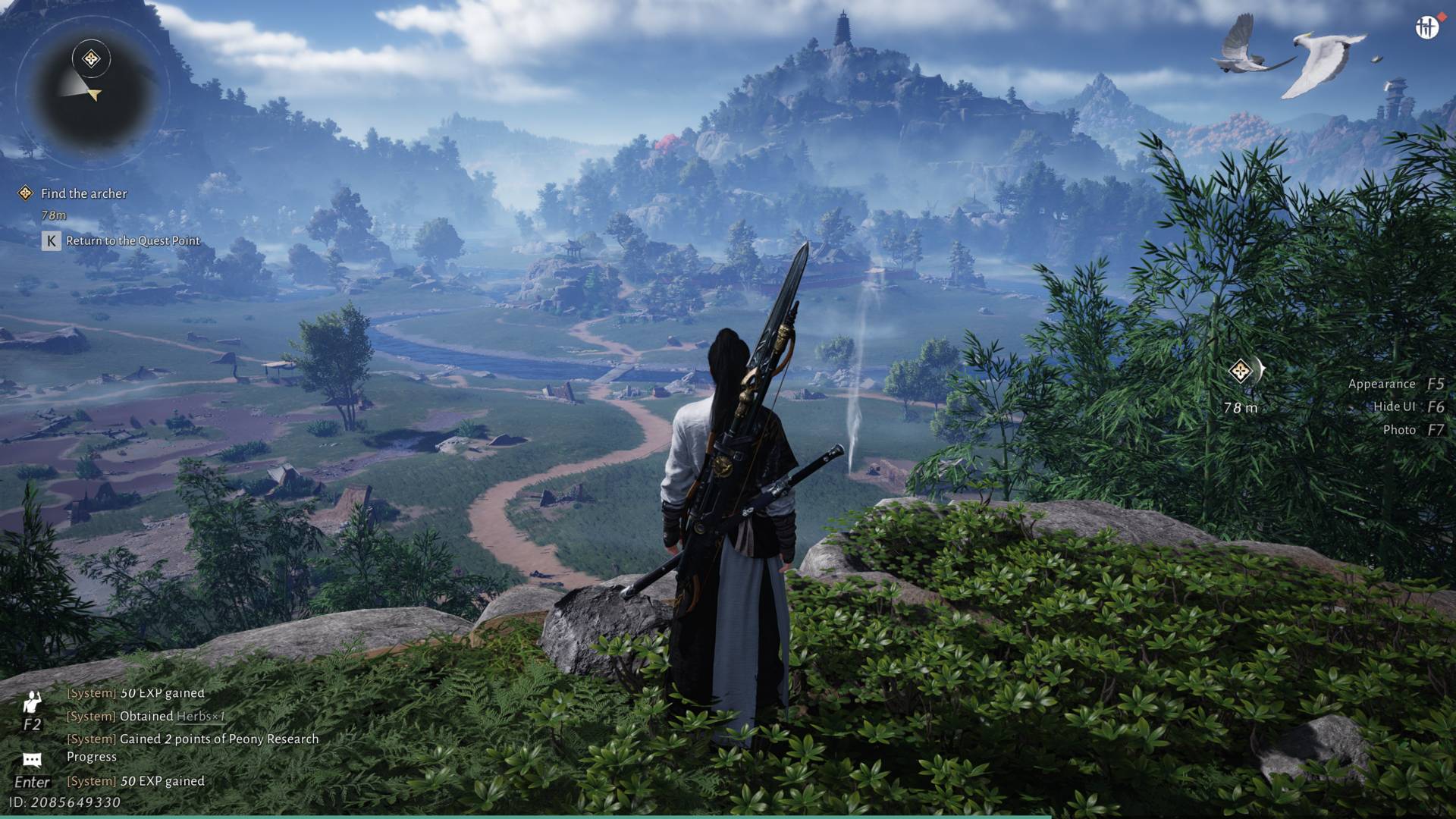The image size is (1456, 819).
Task: Open the Appearance option
Action: pos(1382,384)
